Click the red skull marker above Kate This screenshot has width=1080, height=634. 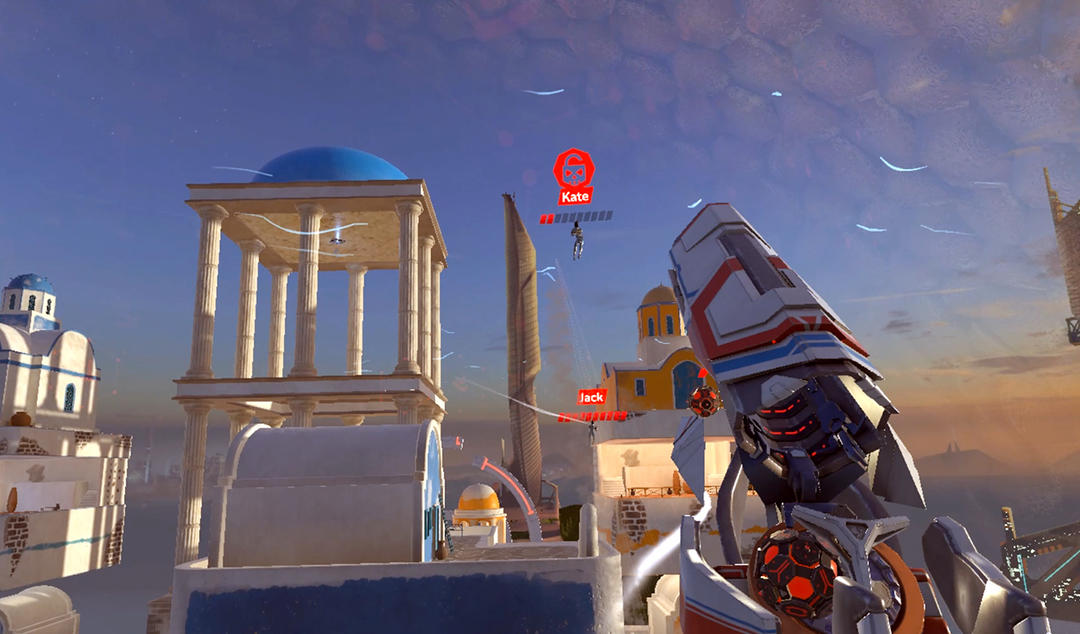(574, 168)
